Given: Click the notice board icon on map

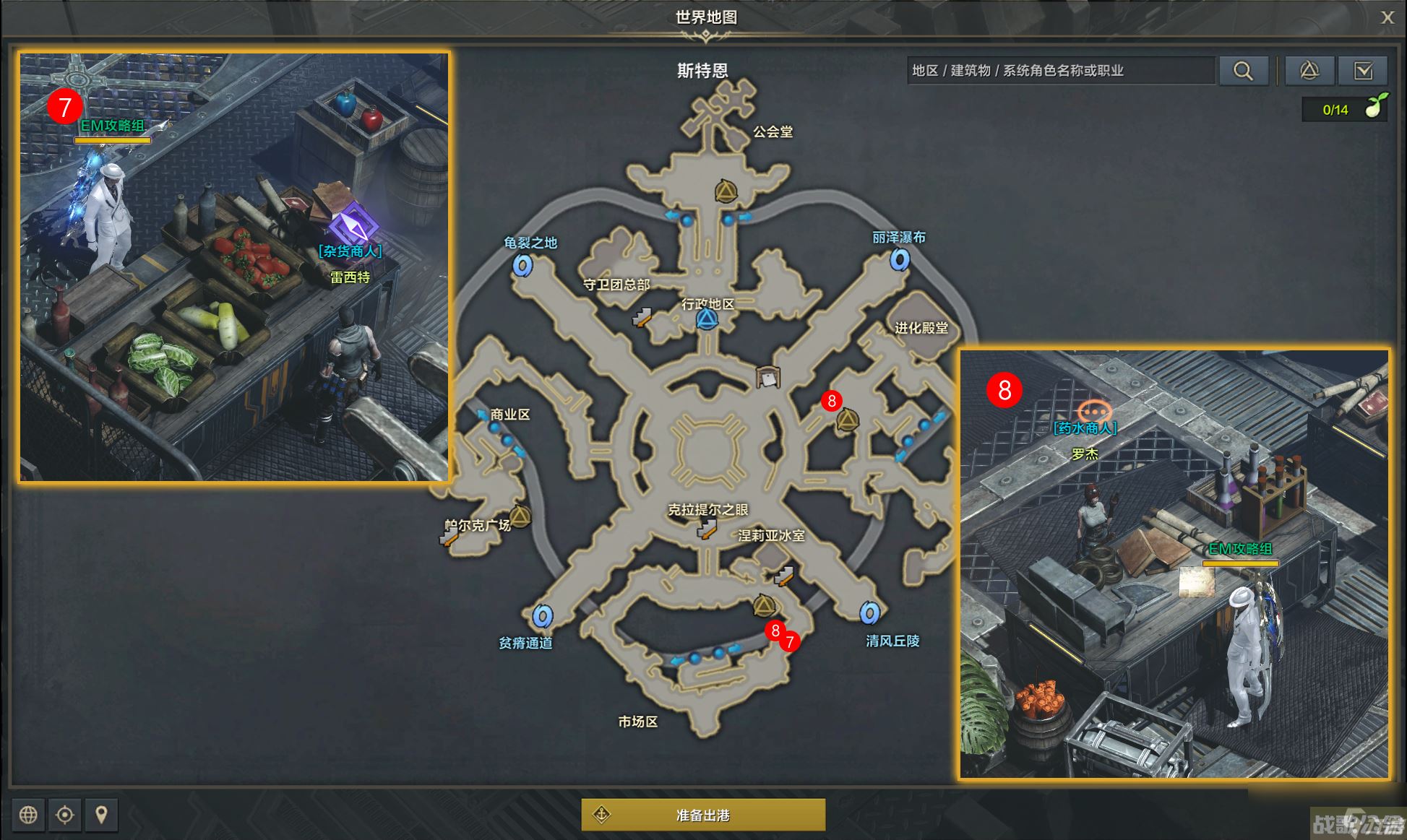Looking at the screenshot, I should pos(767,377).
